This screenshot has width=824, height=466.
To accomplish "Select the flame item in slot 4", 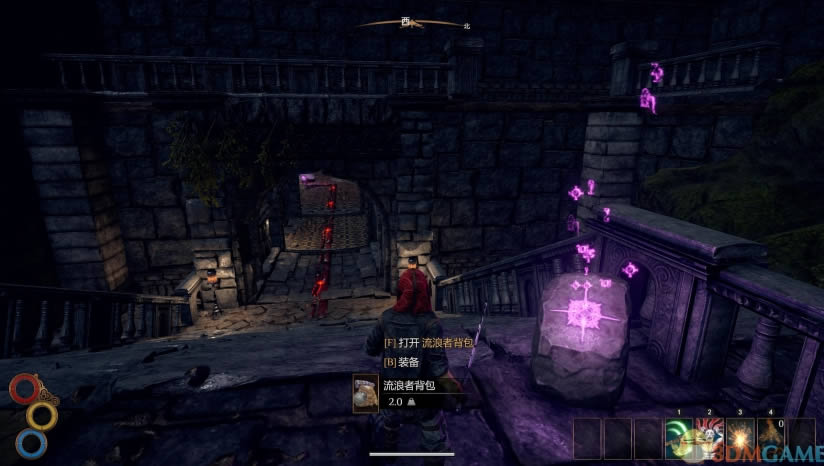I will (x=771, y=435).
